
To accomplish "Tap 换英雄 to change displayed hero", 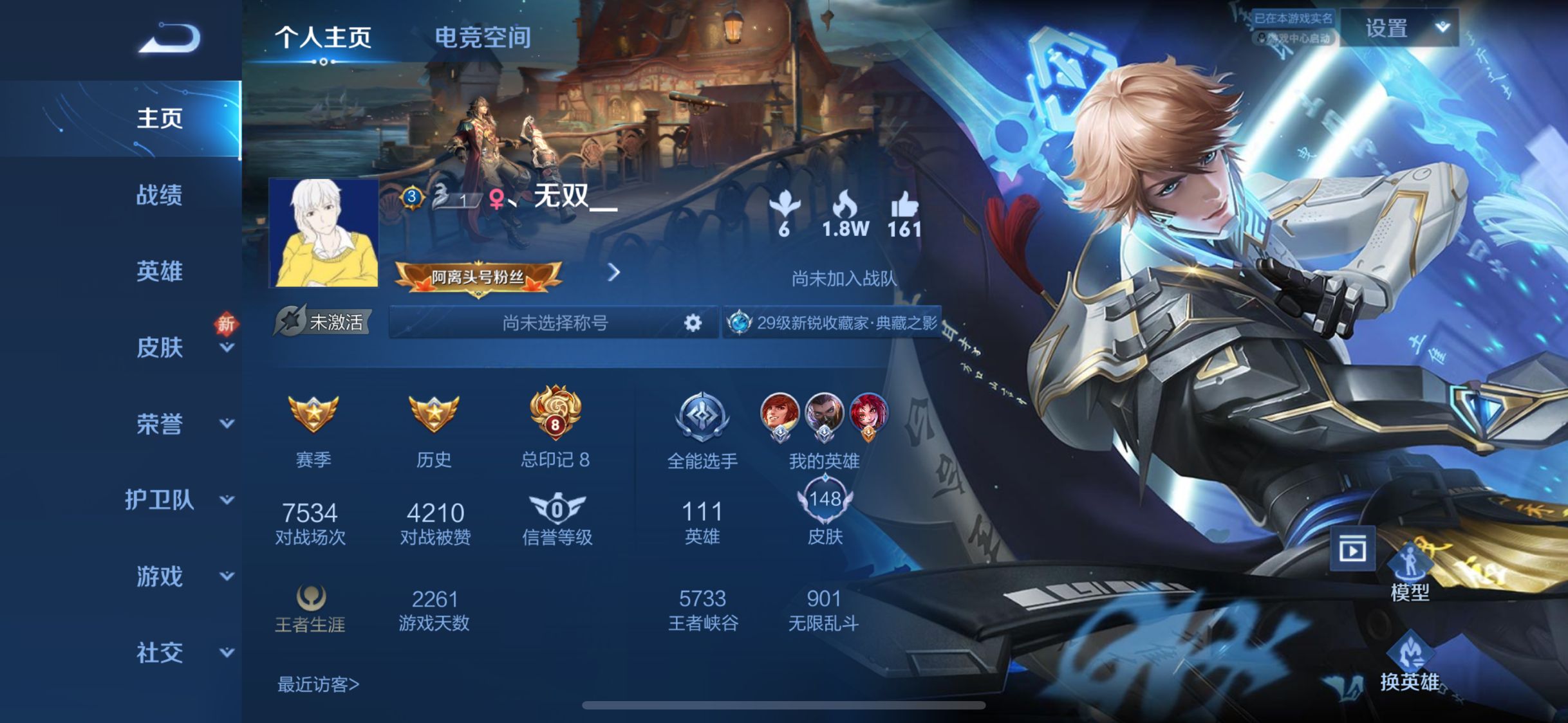I will [1410, 663].
